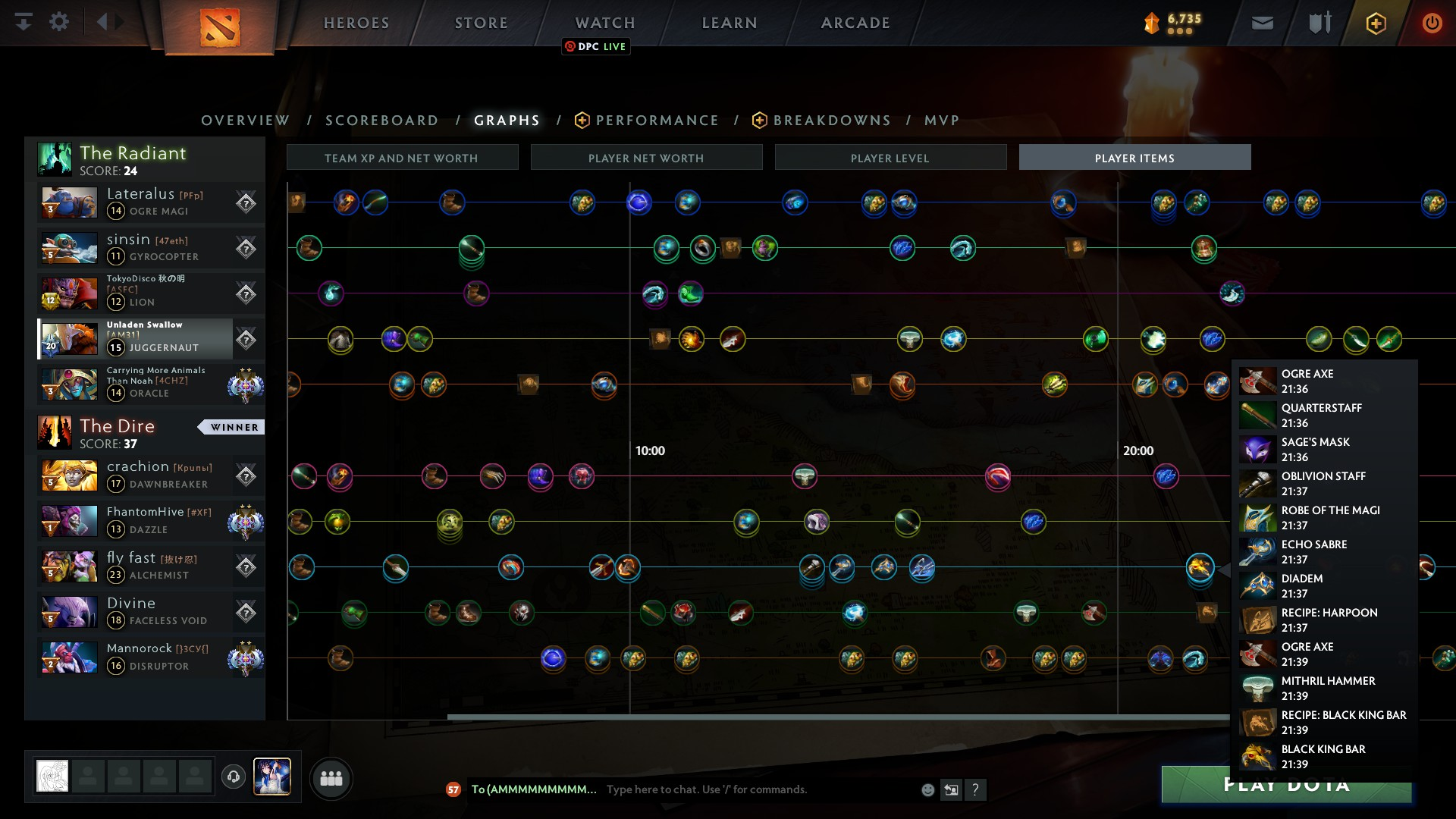Switch to the SCOREBOARD tab

381,120
